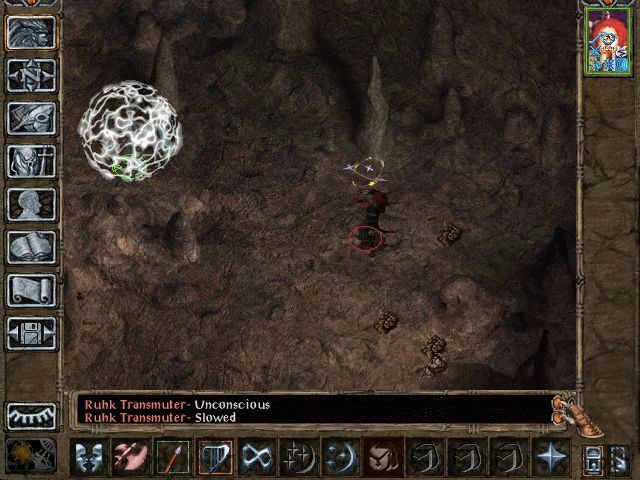Click the sparkling stars spell button

click(x=299, y=457)
